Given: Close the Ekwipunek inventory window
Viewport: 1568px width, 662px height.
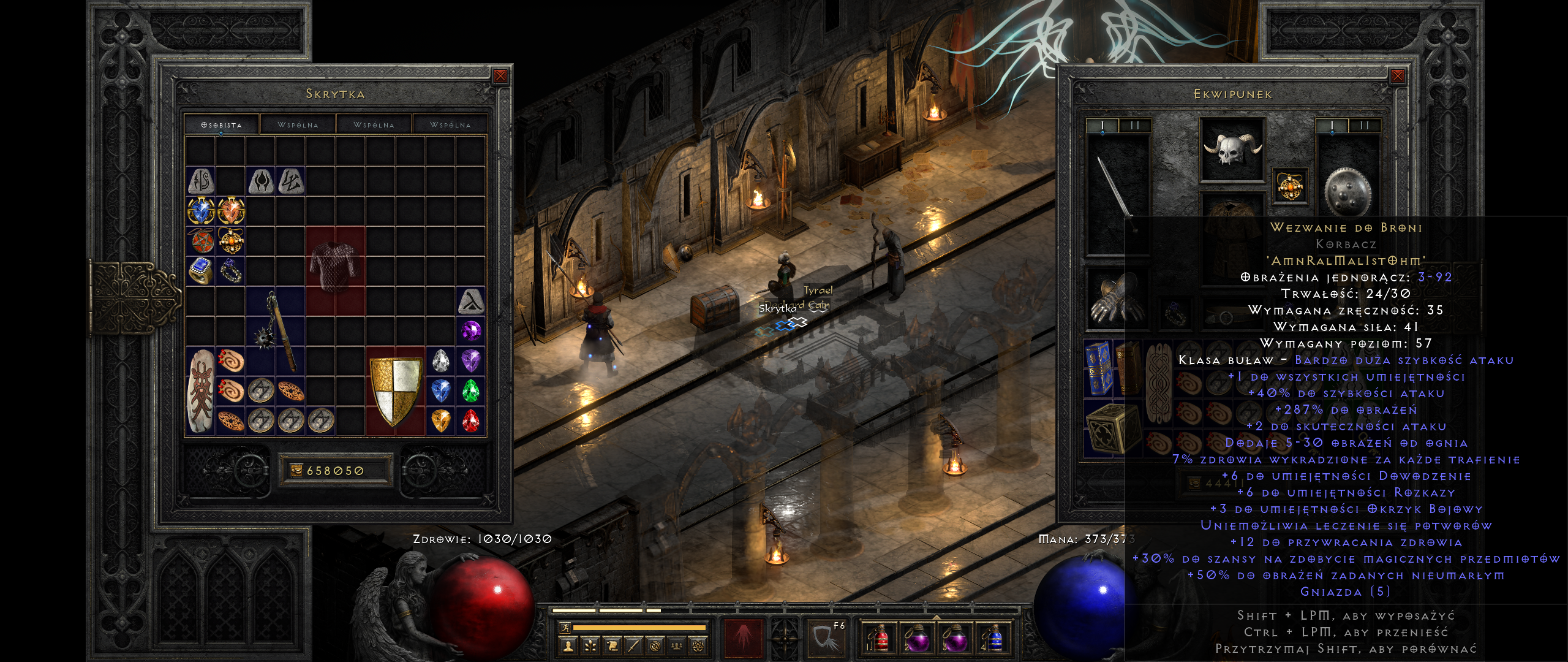Looking at the screenshot, I should pyautogui.click(x=1397, y=76).
